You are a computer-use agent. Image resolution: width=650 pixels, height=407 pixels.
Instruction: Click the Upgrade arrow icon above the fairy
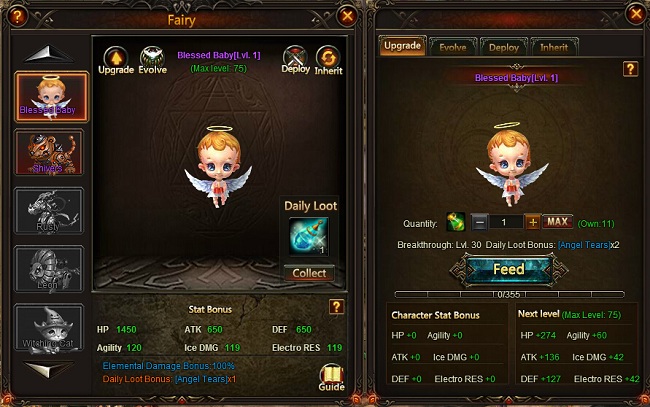coord(114,56)
